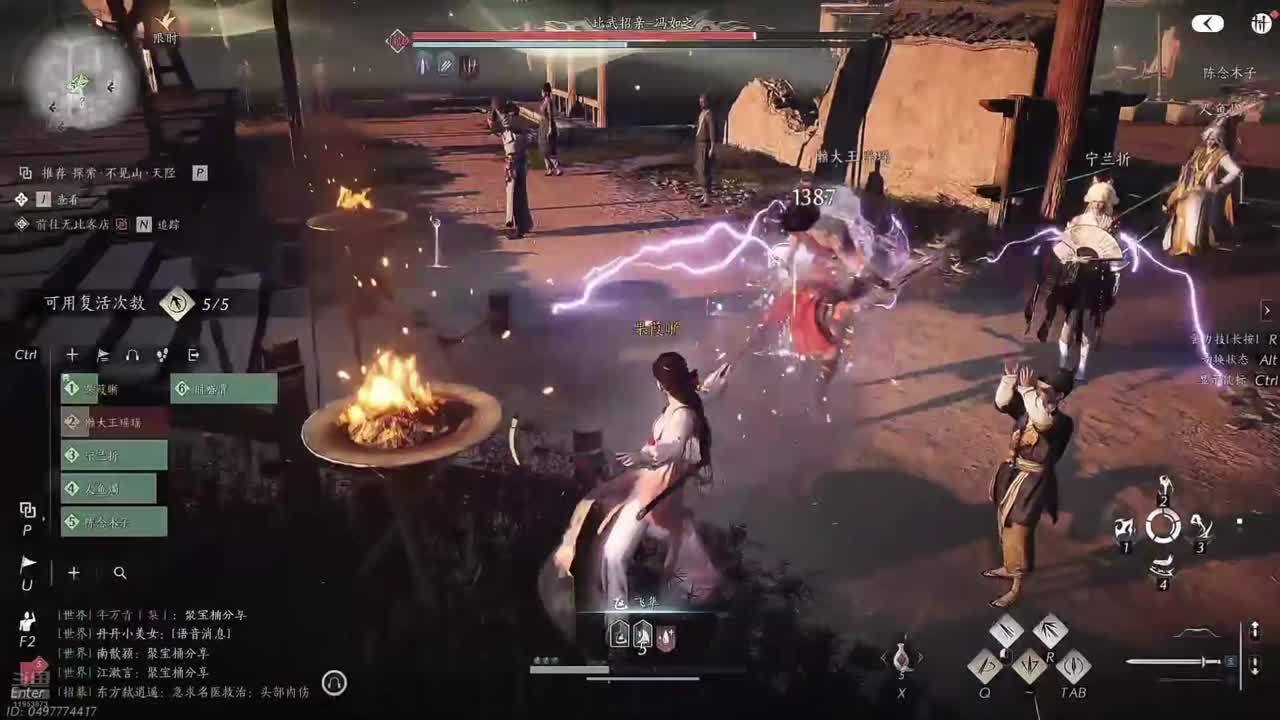Choose party slot number 5 陈念木子

click(114, 521)
